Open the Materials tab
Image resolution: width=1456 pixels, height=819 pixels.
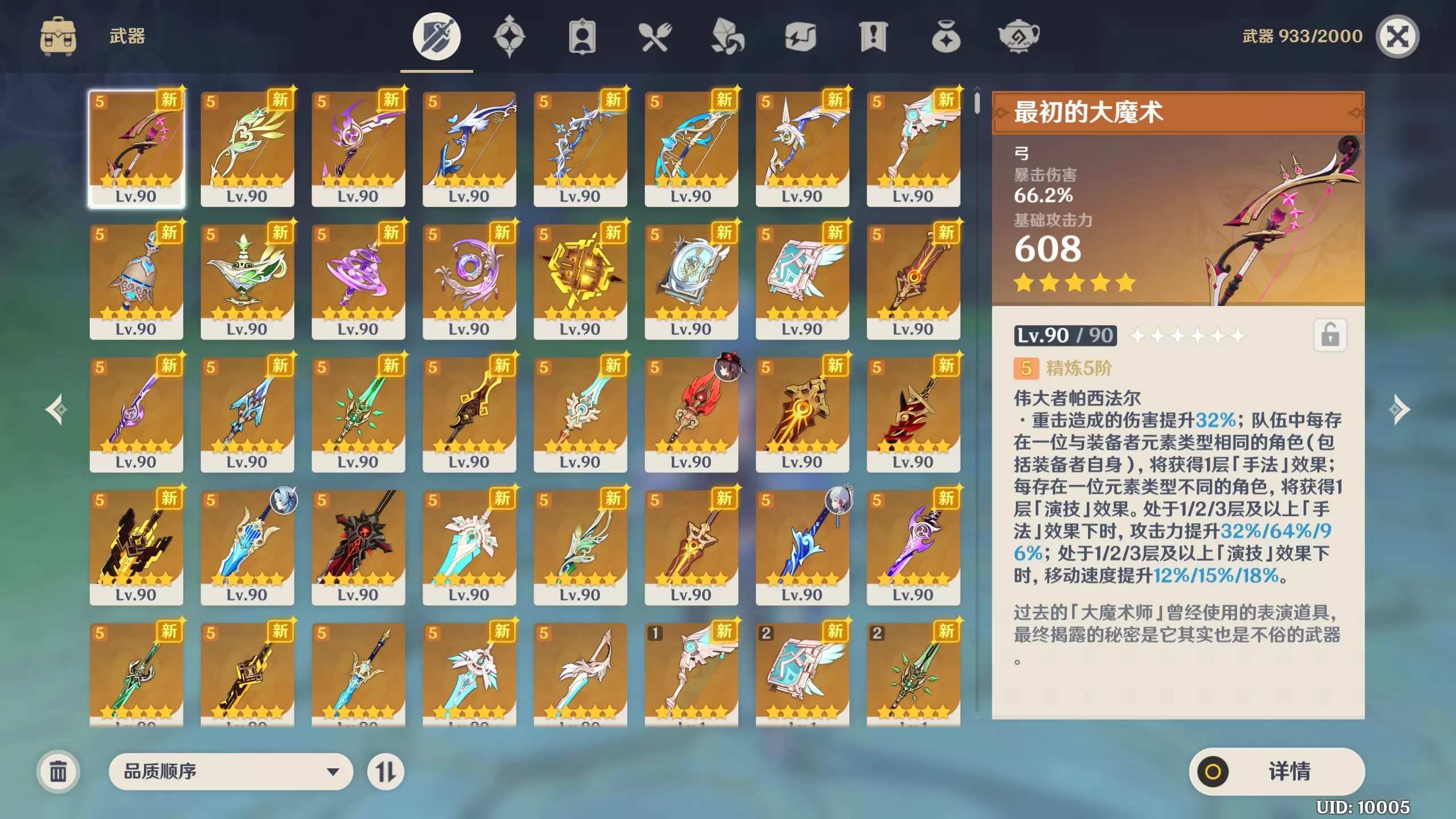727,37
